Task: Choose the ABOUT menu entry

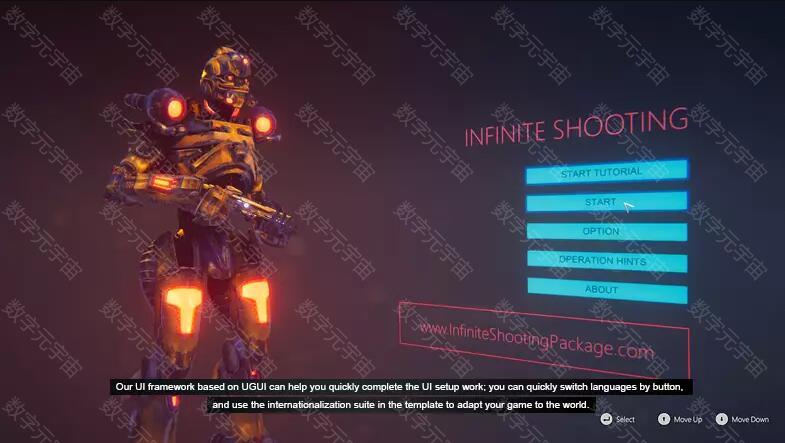Action: coord(606,290)
